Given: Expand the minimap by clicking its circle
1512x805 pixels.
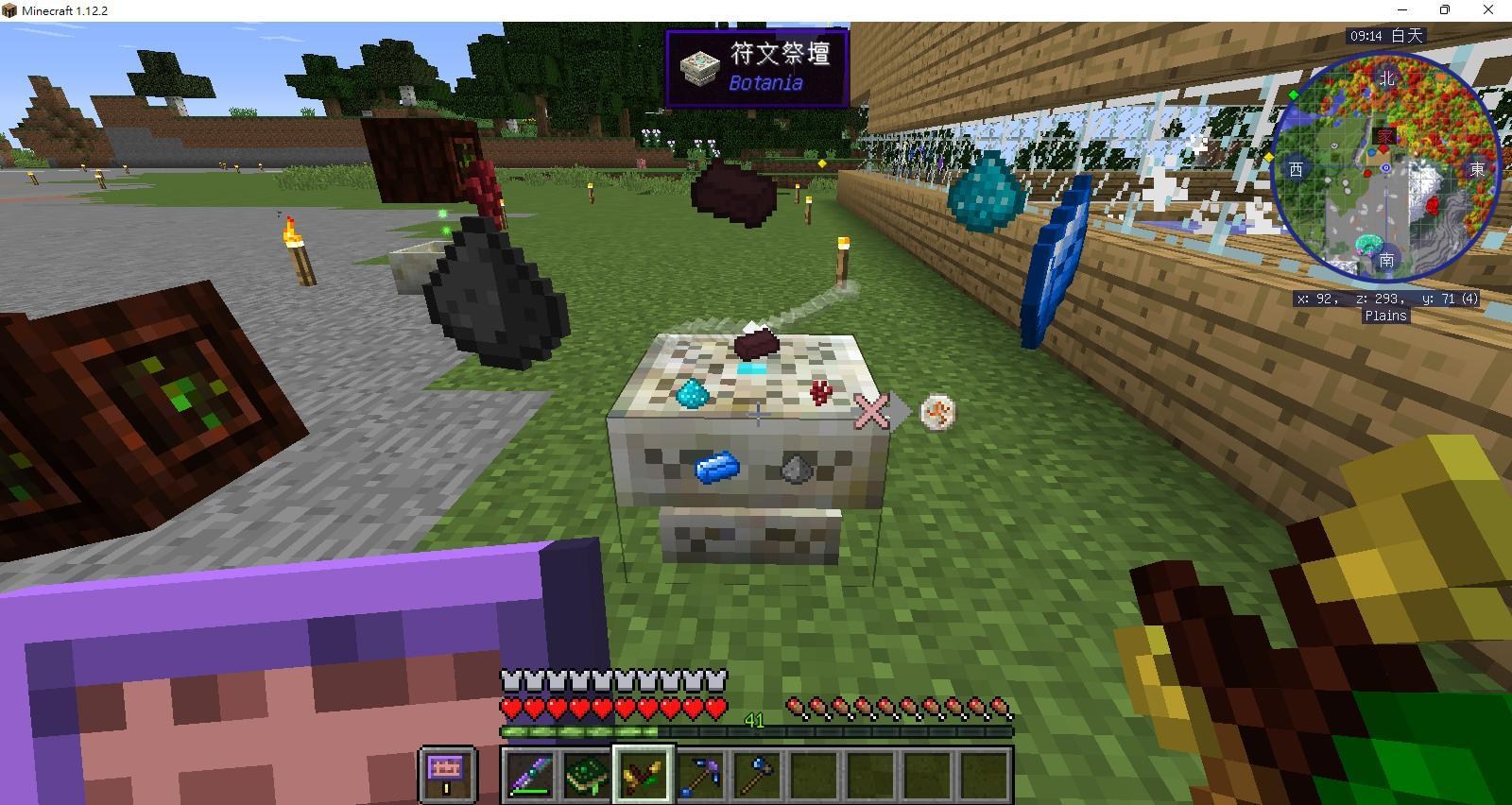Looking at the screenshot, I should coord(1385,167).
